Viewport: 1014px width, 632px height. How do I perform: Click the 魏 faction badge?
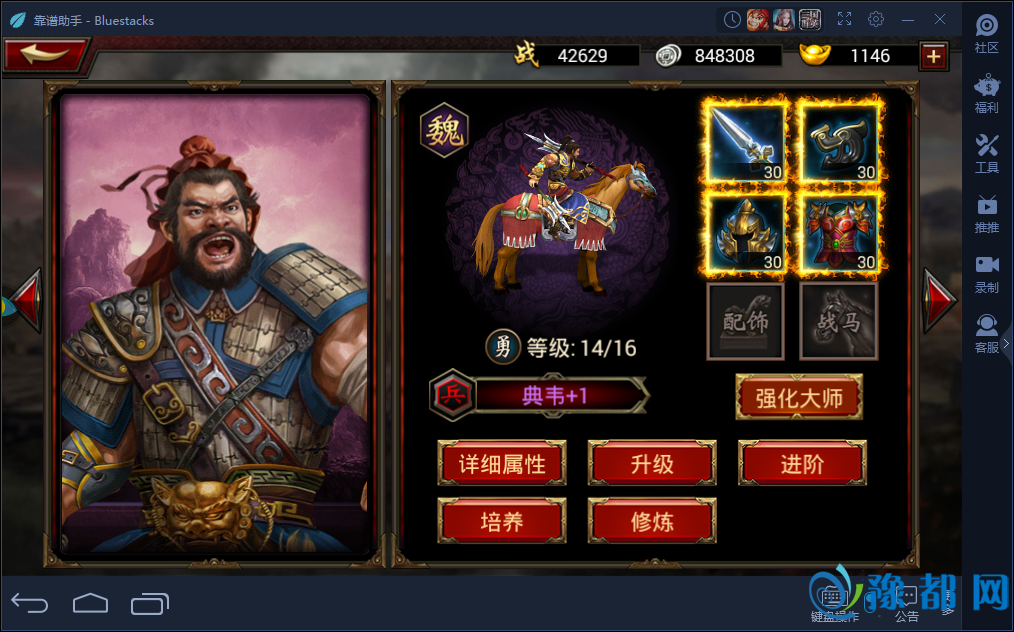point(444,132)
